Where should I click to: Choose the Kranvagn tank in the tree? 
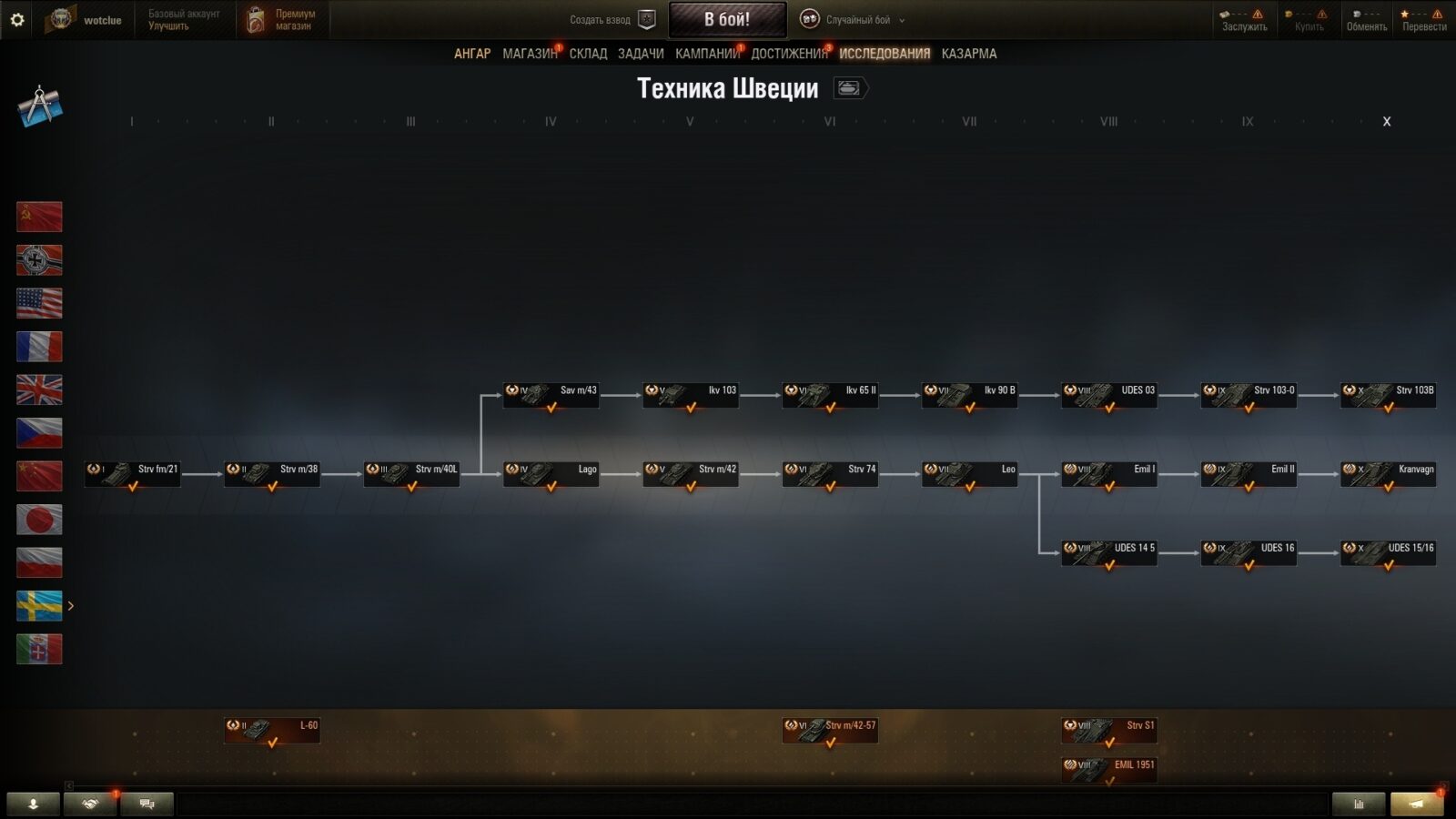[x=1388, y=474]
